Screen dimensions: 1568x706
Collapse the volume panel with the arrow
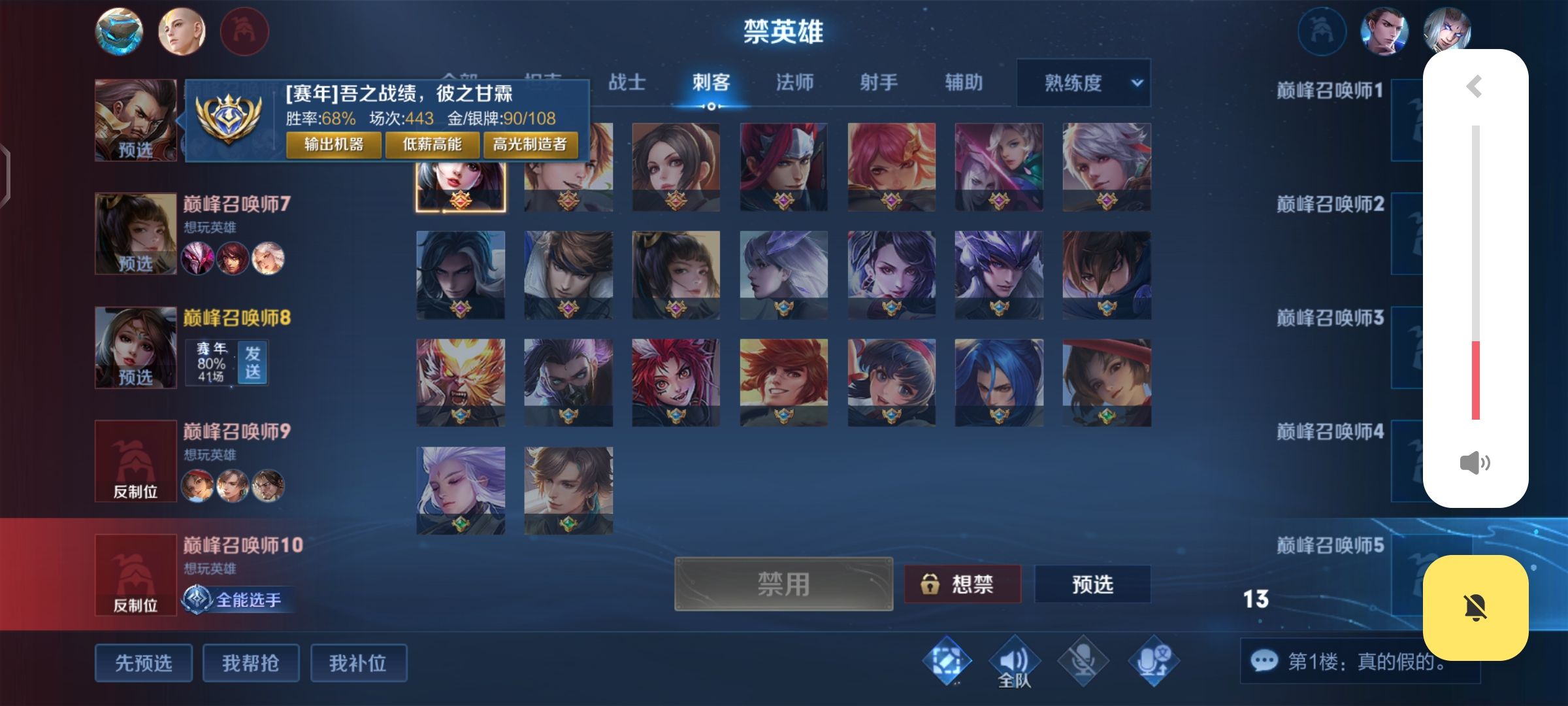[1474, 86]
